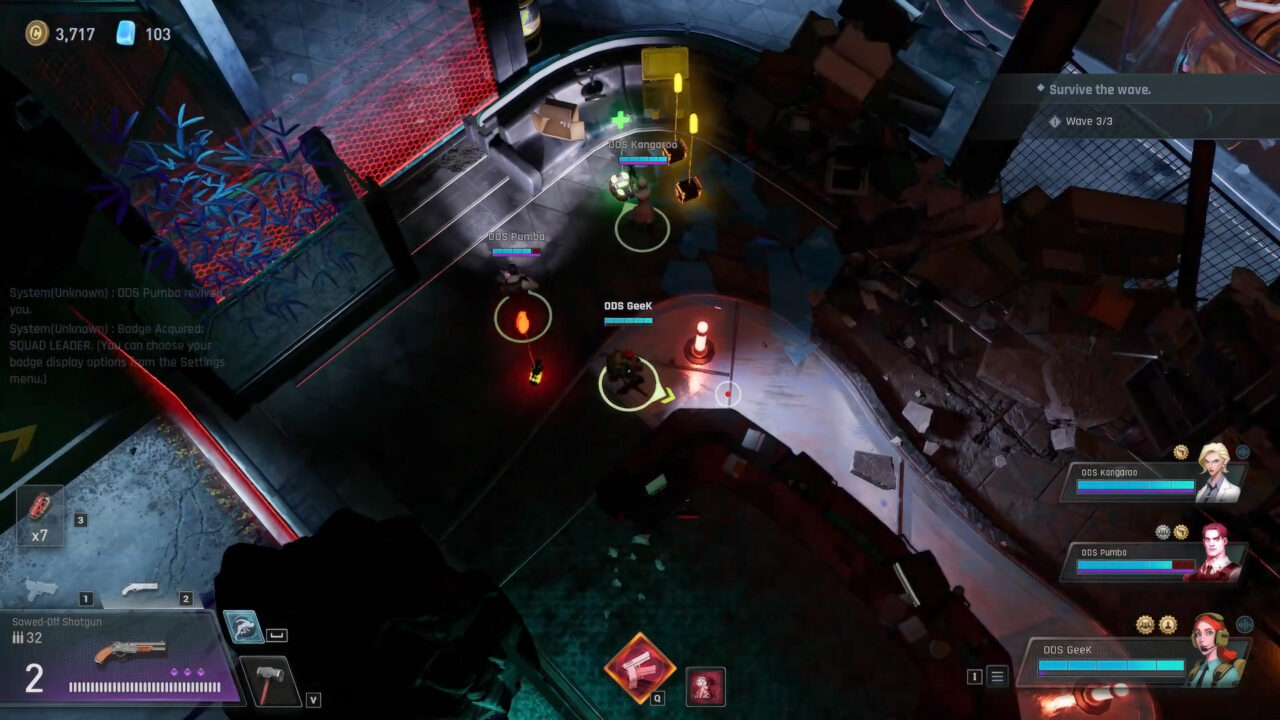Toggle ODS GeeK's voice chat indicator icon

1245,624
